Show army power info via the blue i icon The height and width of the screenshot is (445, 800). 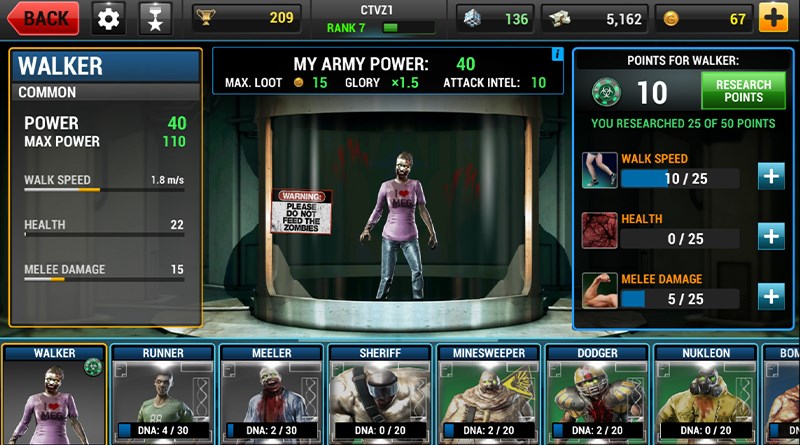(x=557, y=54)
